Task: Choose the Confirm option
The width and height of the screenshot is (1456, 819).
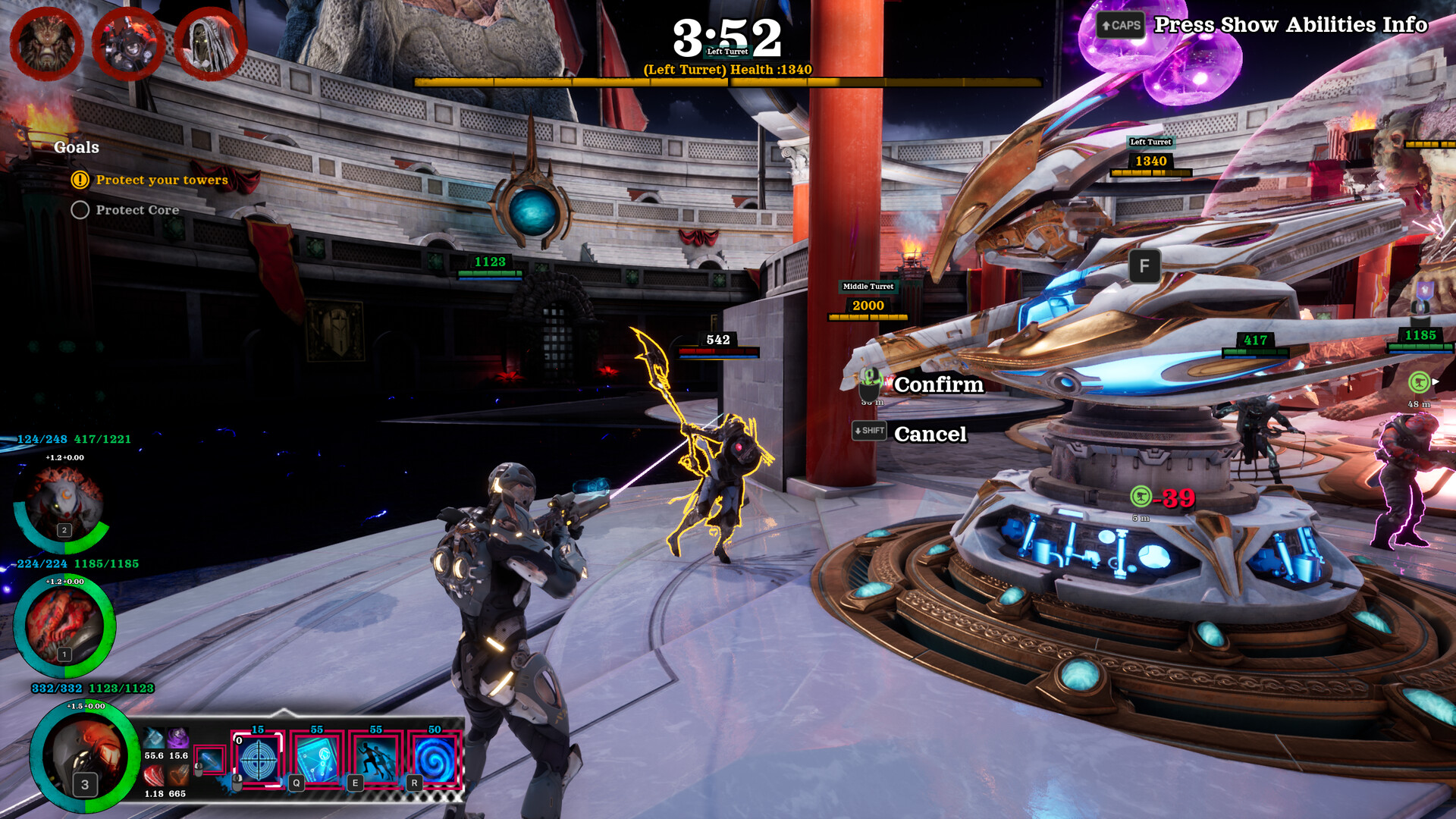Action: pos(938,385)
